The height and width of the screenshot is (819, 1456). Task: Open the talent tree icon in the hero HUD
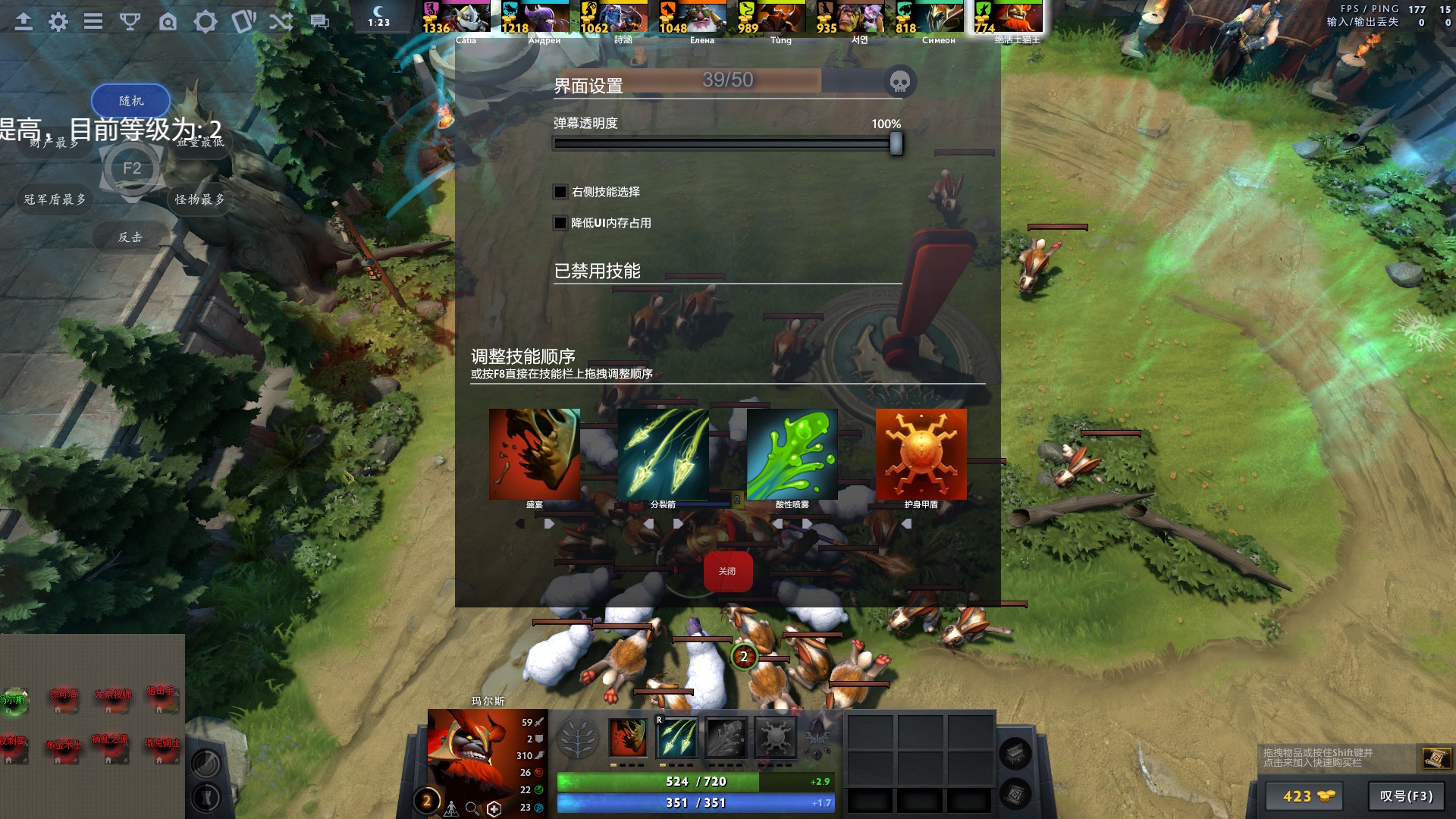coord(579,736)
